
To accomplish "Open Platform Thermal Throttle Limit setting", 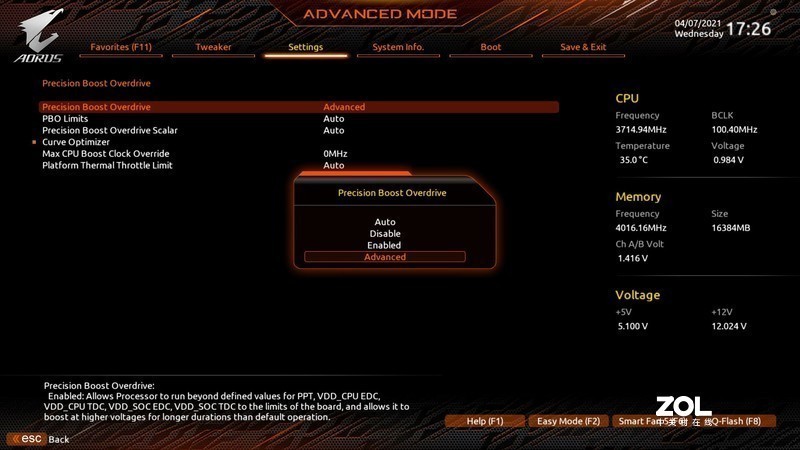I will [x=107, y=166].
